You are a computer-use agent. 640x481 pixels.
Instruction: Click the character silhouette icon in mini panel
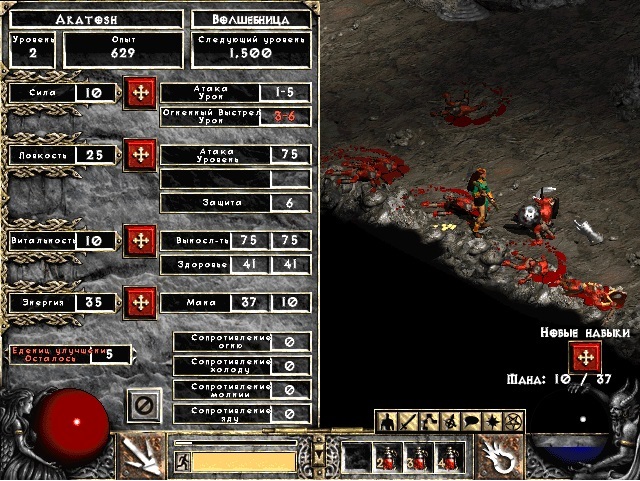[388, 421]
